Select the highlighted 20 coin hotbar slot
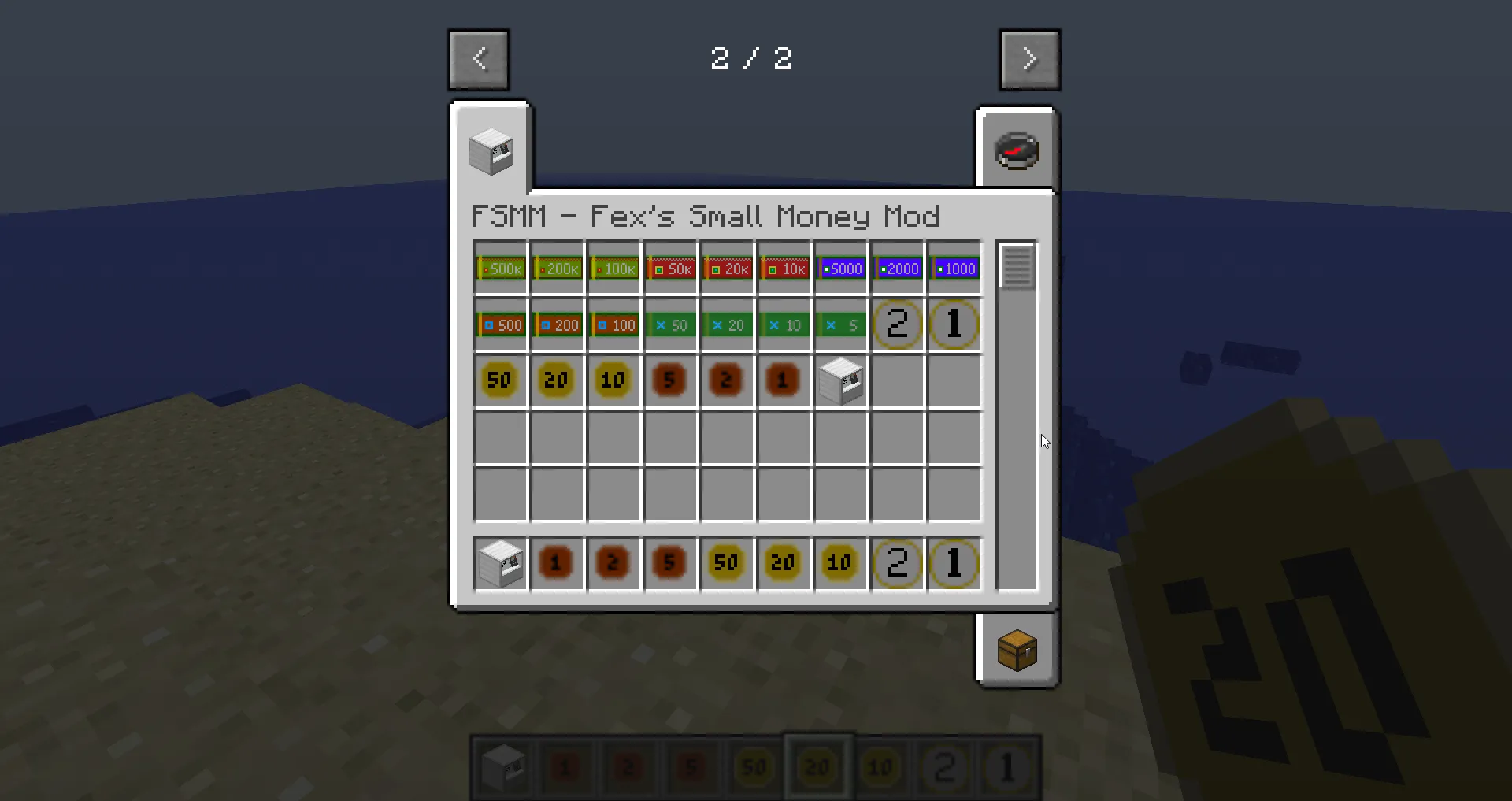Screen dimensions: 1512x801 point(817,766)
